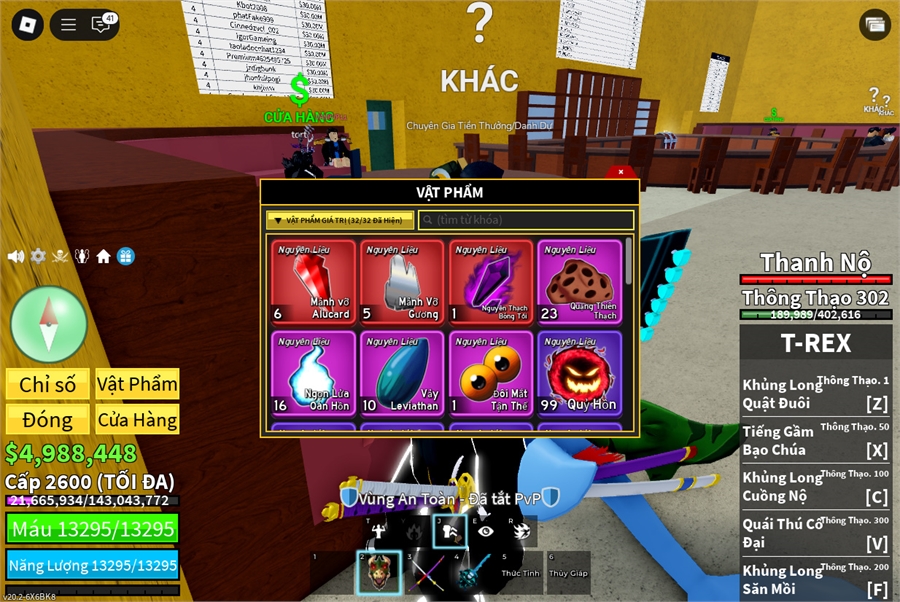This screenshot has width=900, height=602.
Task: Select the Vảy Leviathan item
Action: click(402, 372)
